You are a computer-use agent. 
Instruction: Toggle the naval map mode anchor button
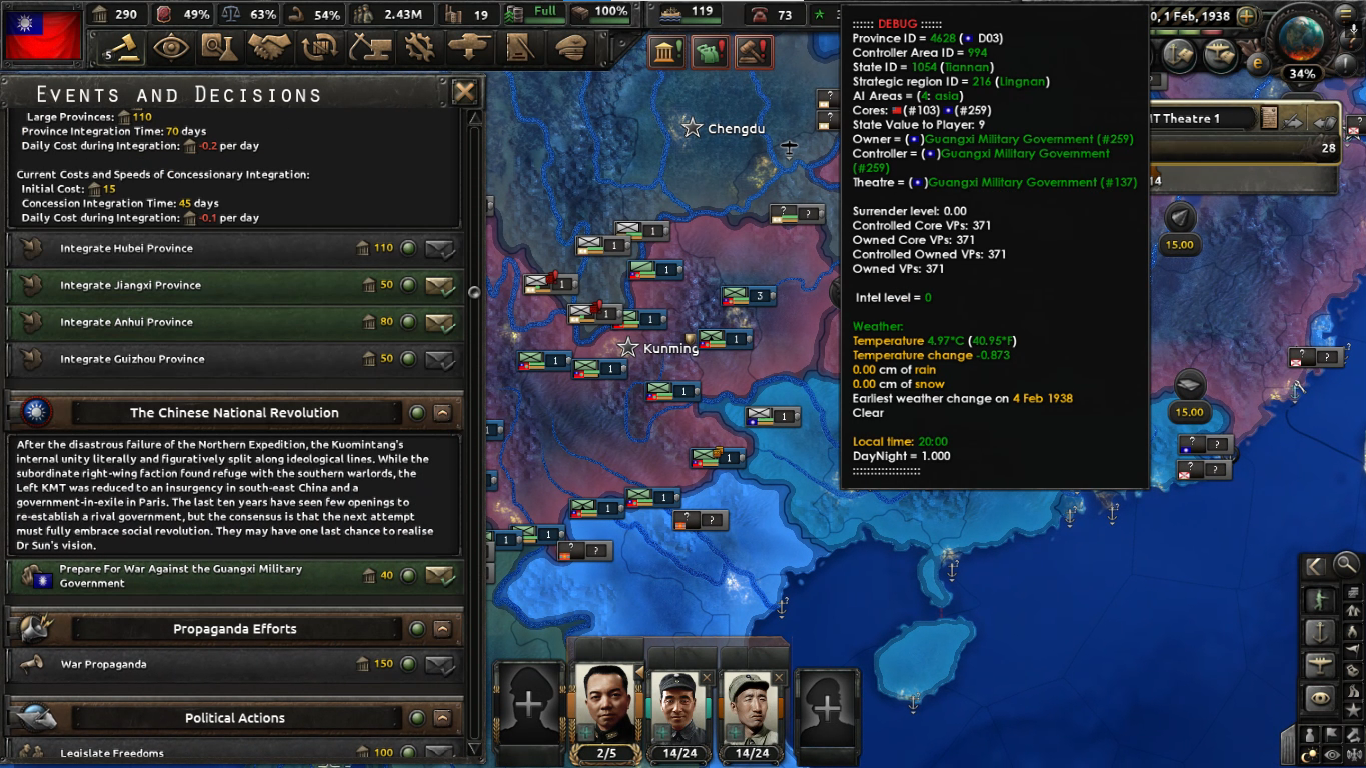click(1322, 632)
